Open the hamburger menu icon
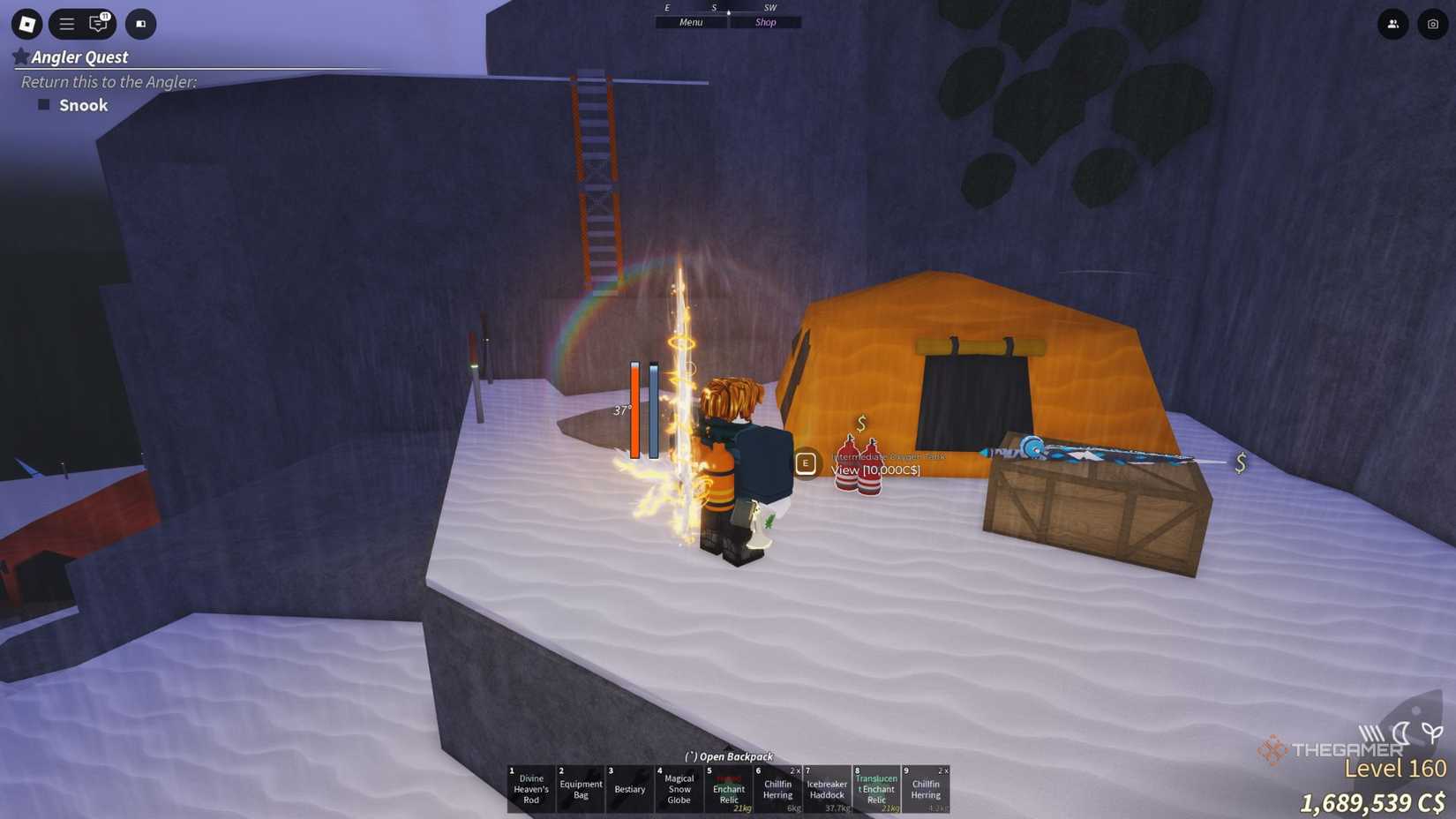1456x819 pixels. (x=65, y=24)
